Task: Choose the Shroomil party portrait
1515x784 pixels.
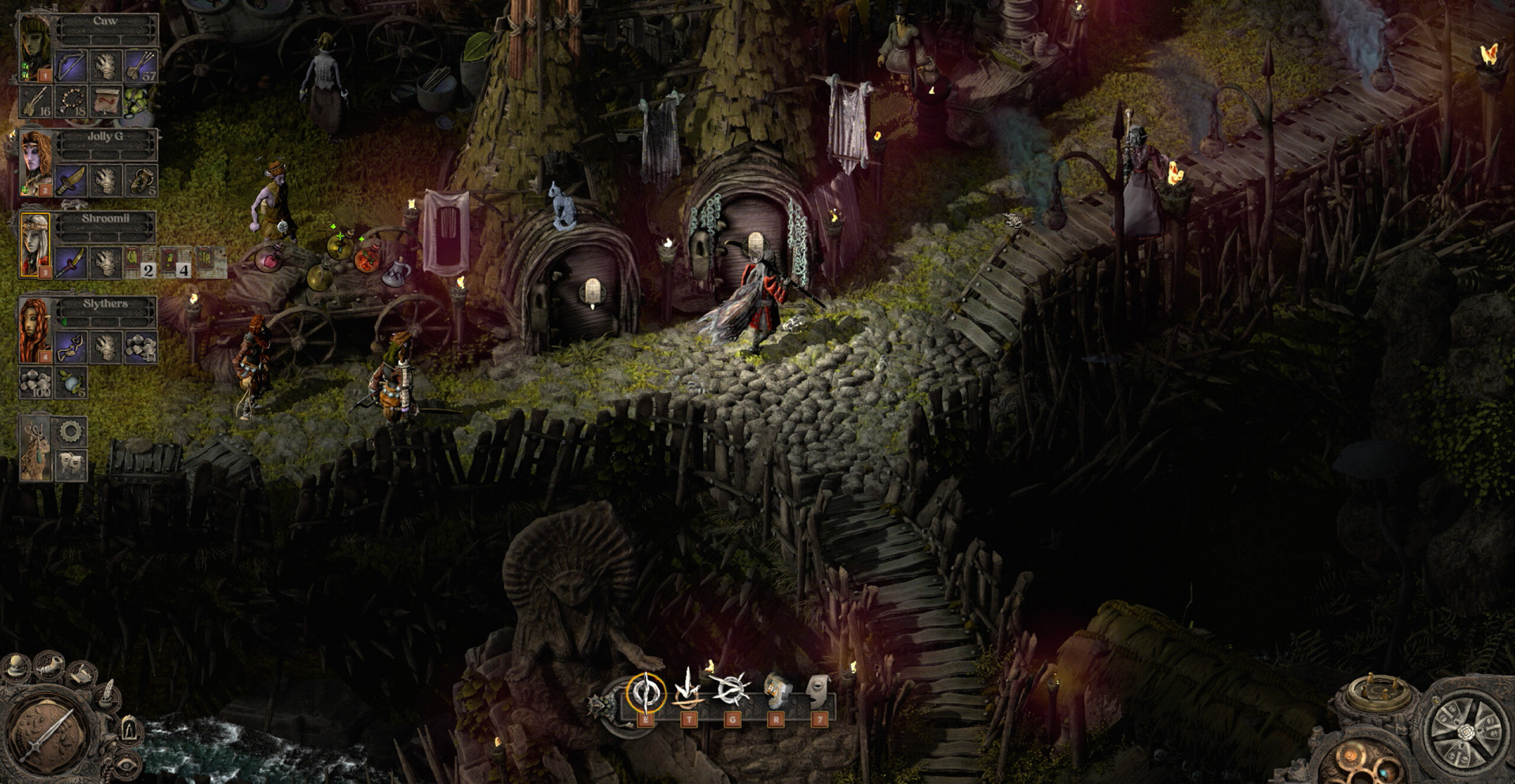Action: click(x=35, y=245)
